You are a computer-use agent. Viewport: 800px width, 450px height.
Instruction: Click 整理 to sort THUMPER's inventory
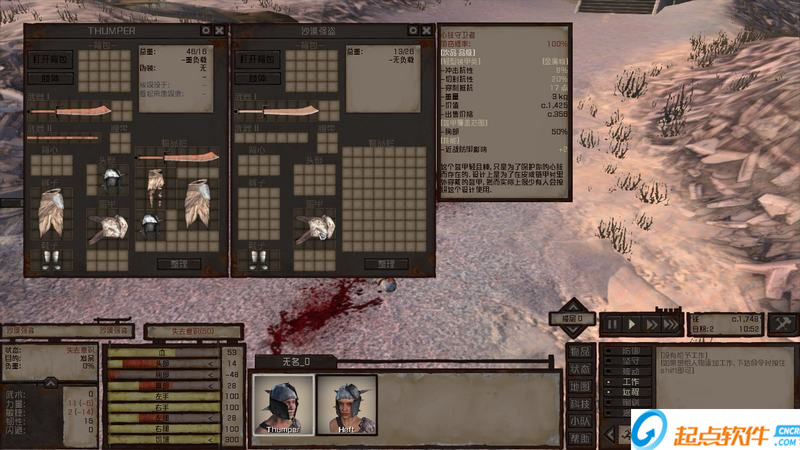pos(178,264)
